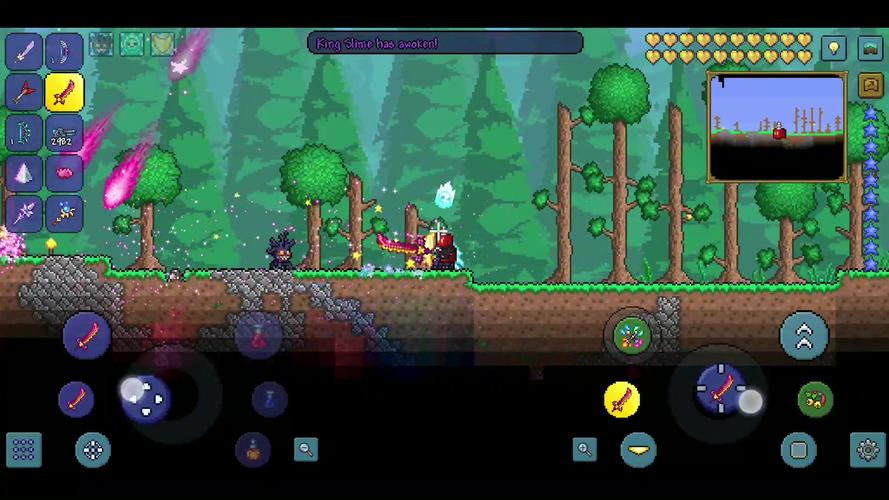Use the red healing potion quick button

258,336
